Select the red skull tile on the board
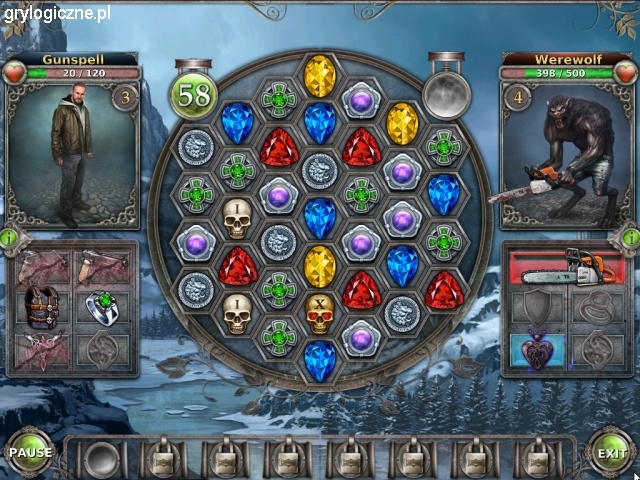The width and height of the screenshot is (640, 480). click(319, 315)
